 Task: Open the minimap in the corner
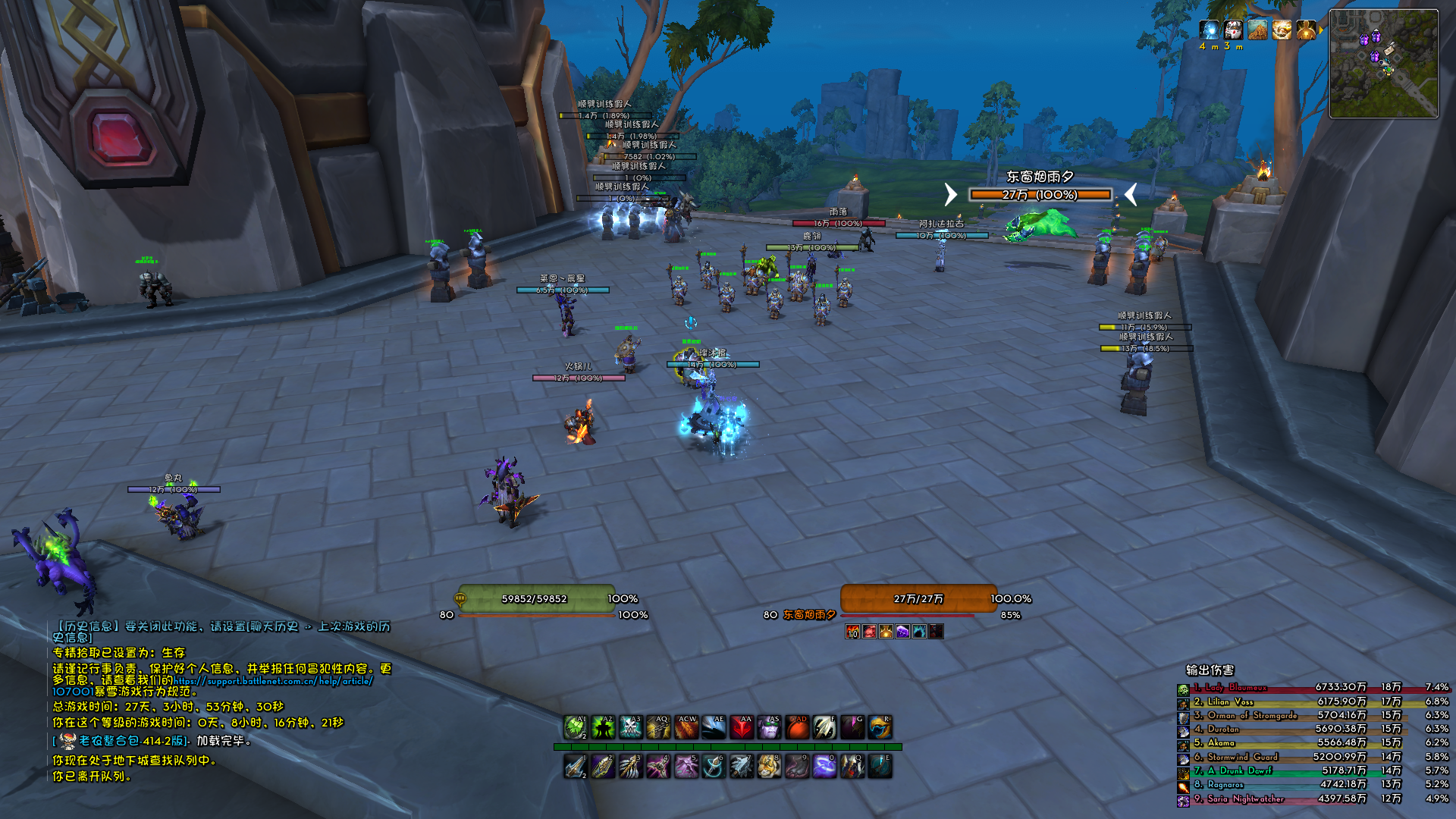[x=1383, y=64]
